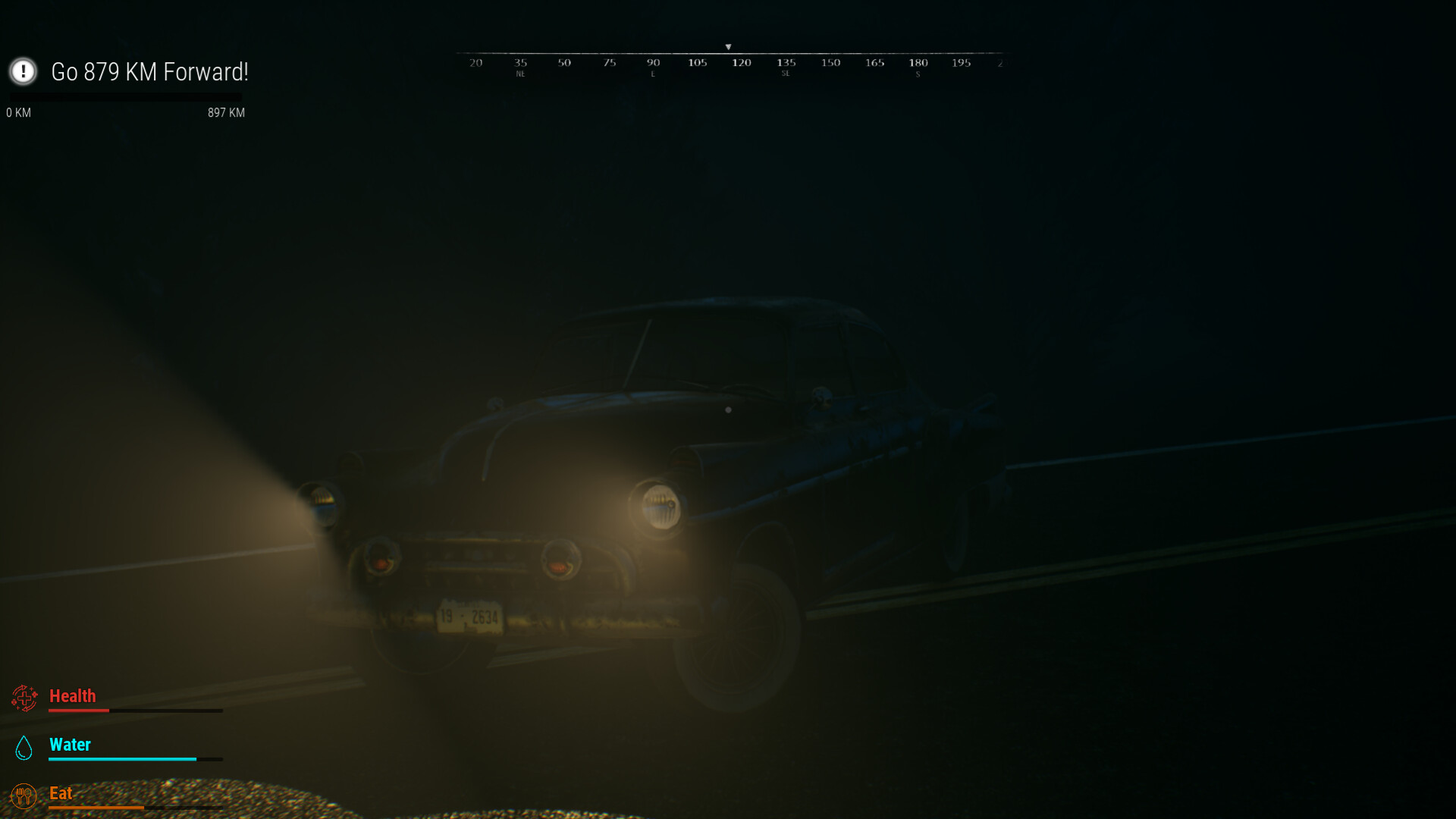
Task: Click the Health status bar
Action: 135,711
